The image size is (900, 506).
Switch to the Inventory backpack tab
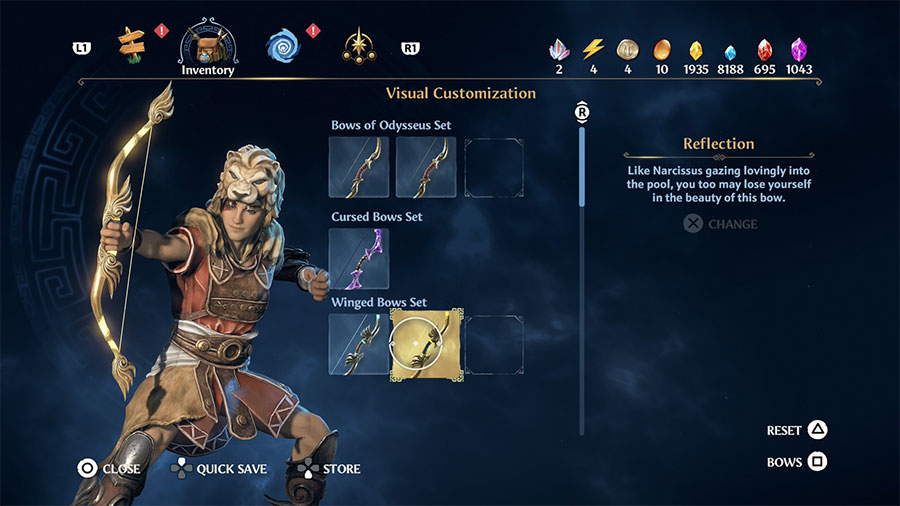(x=208, y=45)
